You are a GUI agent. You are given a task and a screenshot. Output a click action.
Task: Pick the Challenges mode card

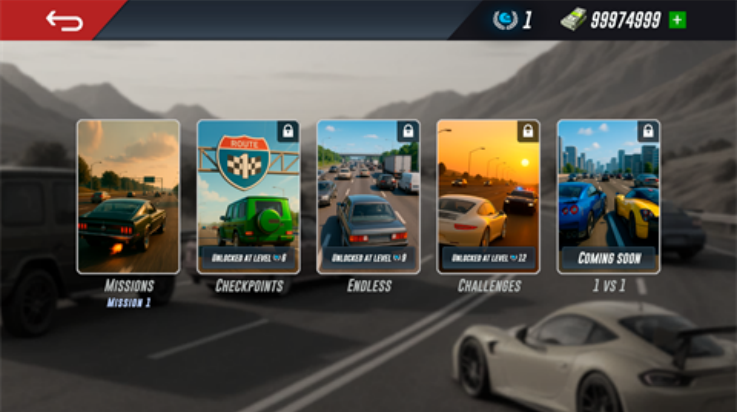point(488,197)
